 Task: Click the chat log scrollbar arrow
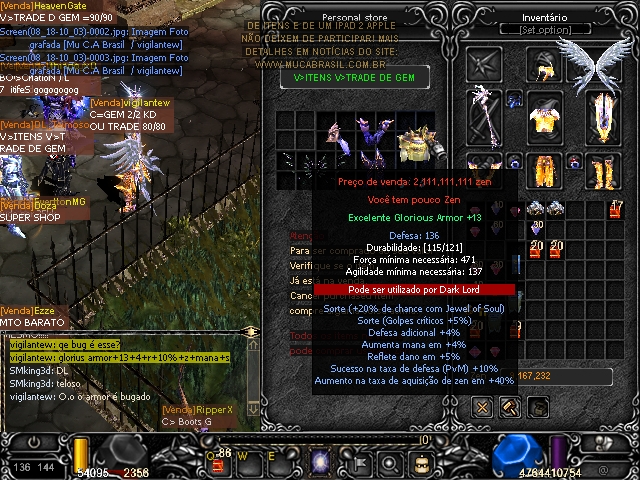pyautogui.click(x=251, y=331)
